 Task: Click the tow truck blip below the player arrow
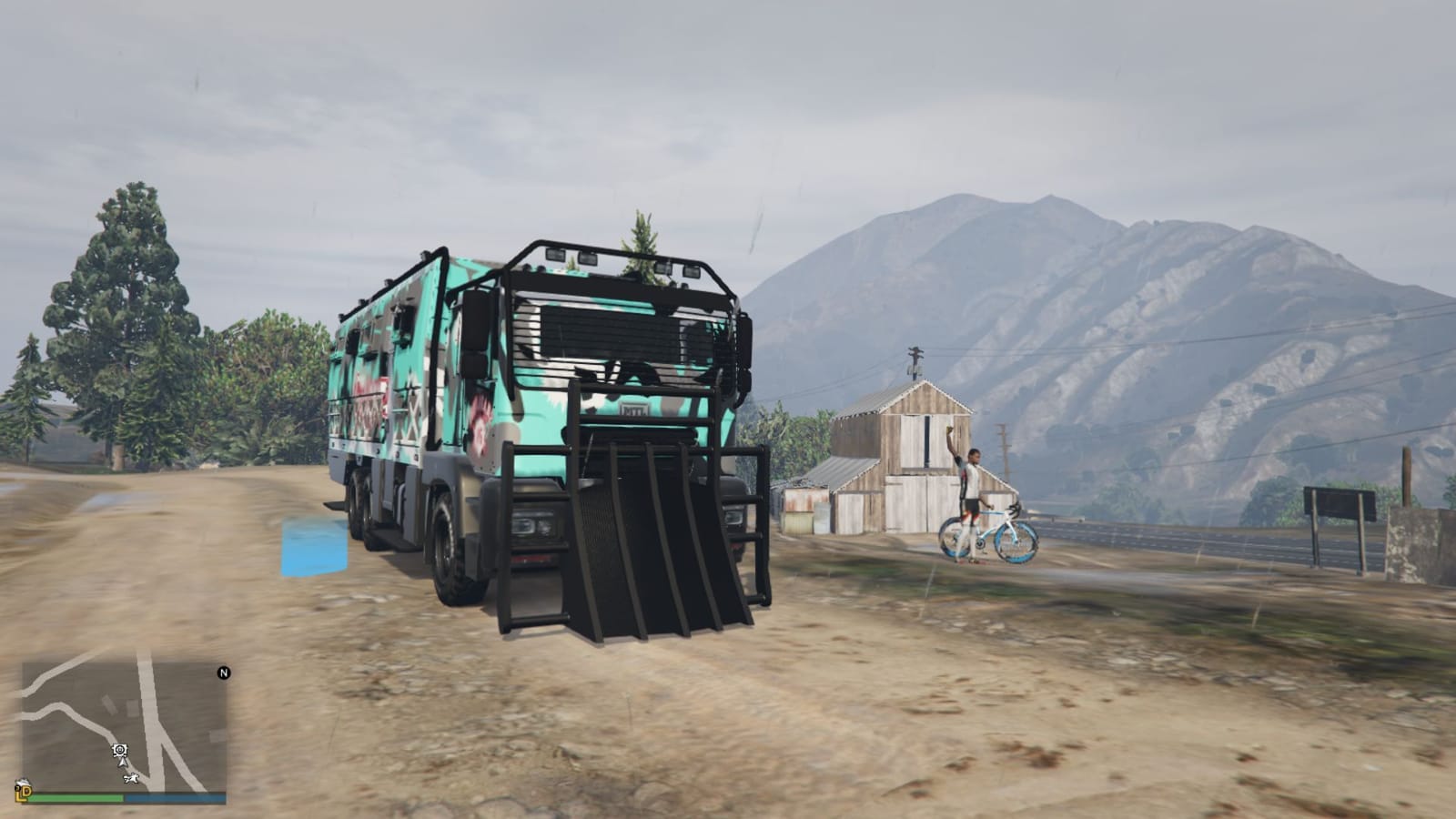point(131,779)
